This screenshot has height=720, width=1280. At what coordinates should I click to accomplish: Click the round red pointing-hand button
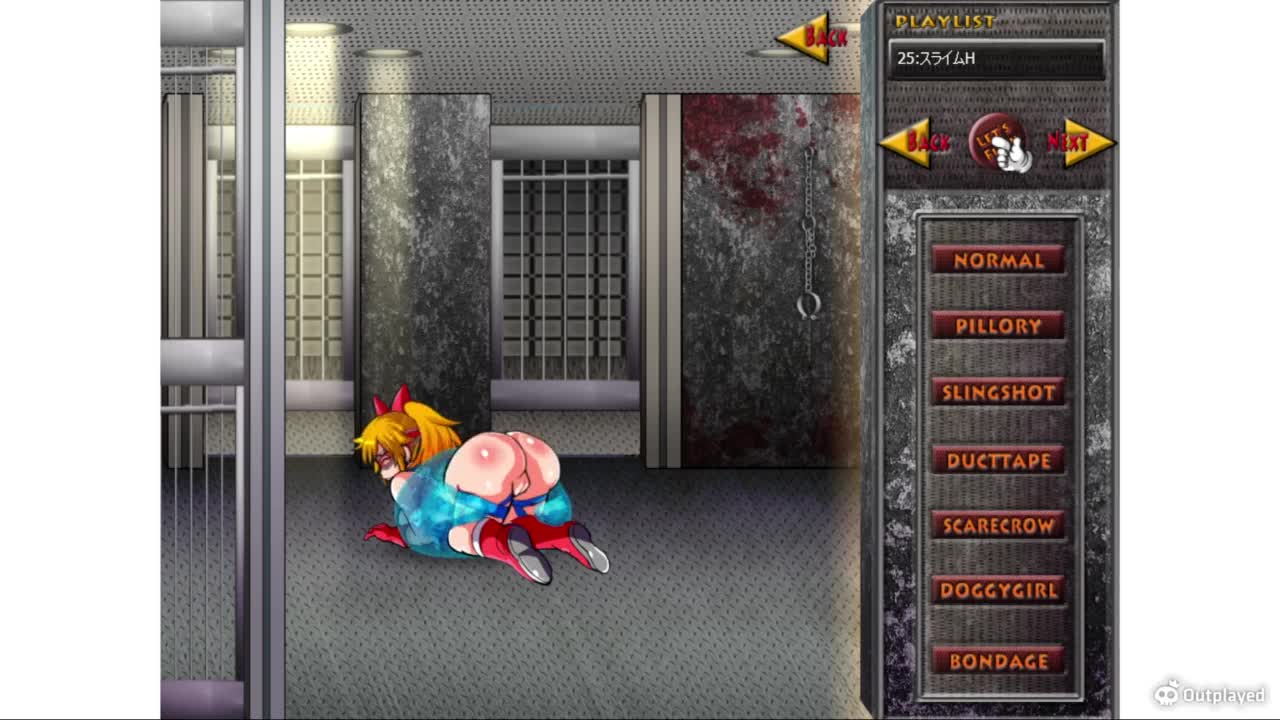pos(998,143)
